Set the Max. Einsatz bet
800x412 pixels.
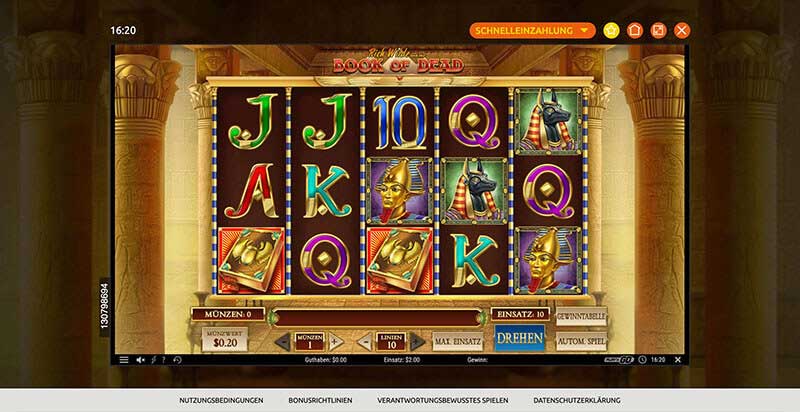457,341
